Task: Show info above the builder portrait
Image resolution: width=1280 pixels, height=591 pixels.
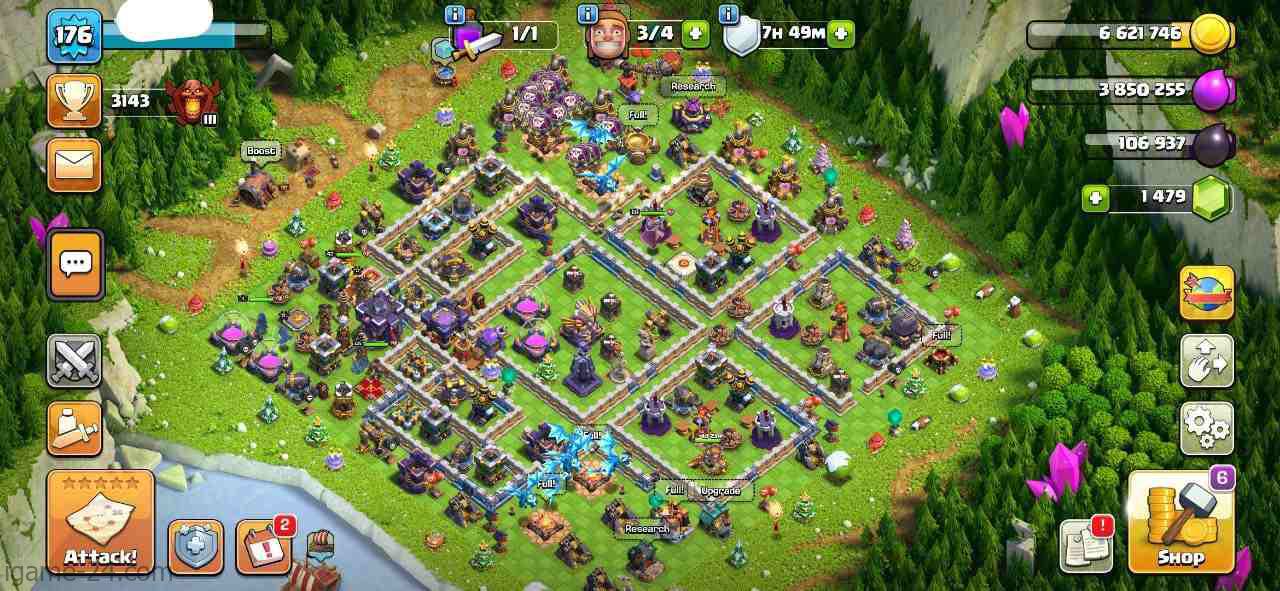Action: coord(588,14)
